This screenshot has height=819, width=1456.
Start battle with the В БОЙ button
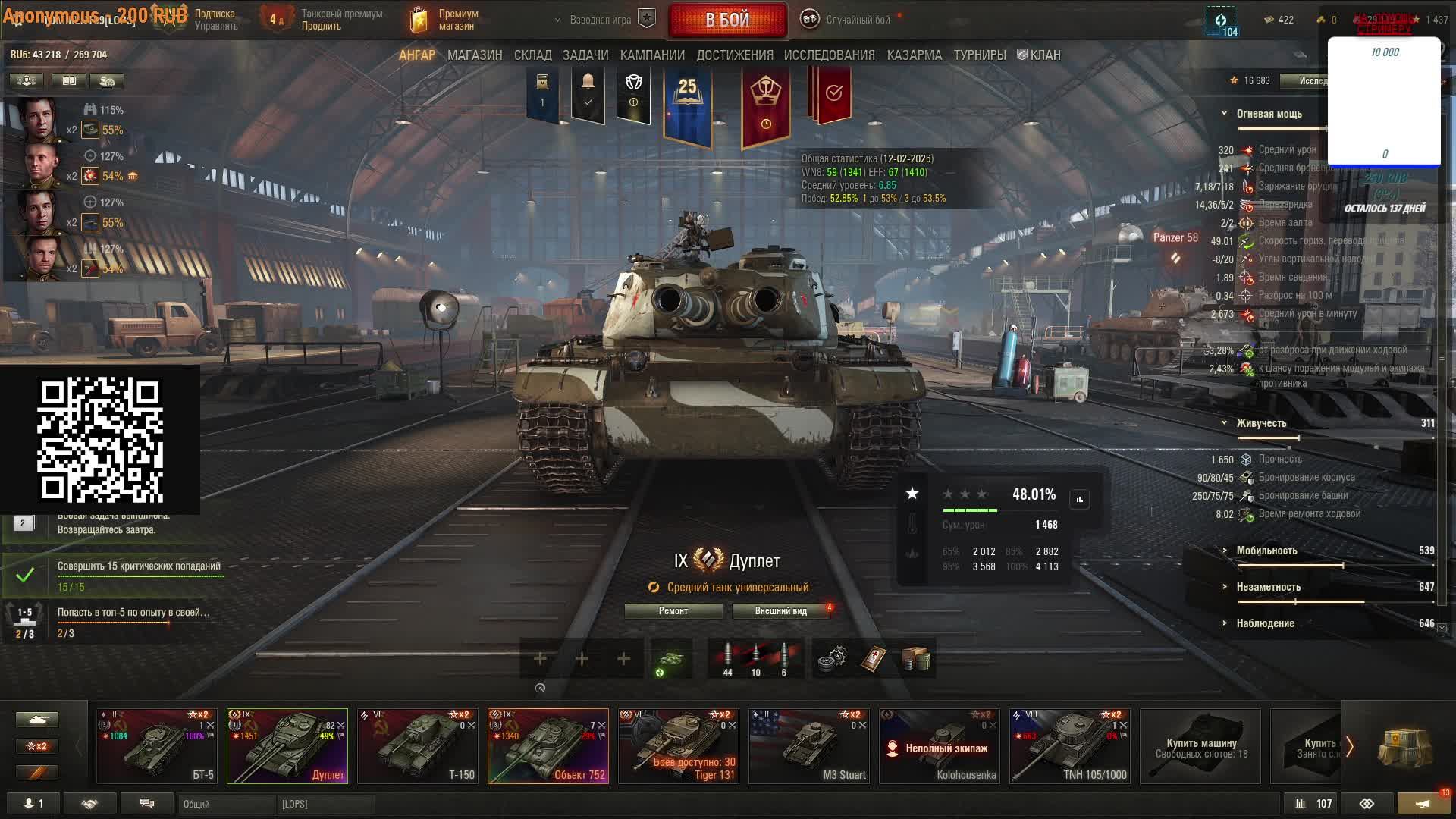727,20
